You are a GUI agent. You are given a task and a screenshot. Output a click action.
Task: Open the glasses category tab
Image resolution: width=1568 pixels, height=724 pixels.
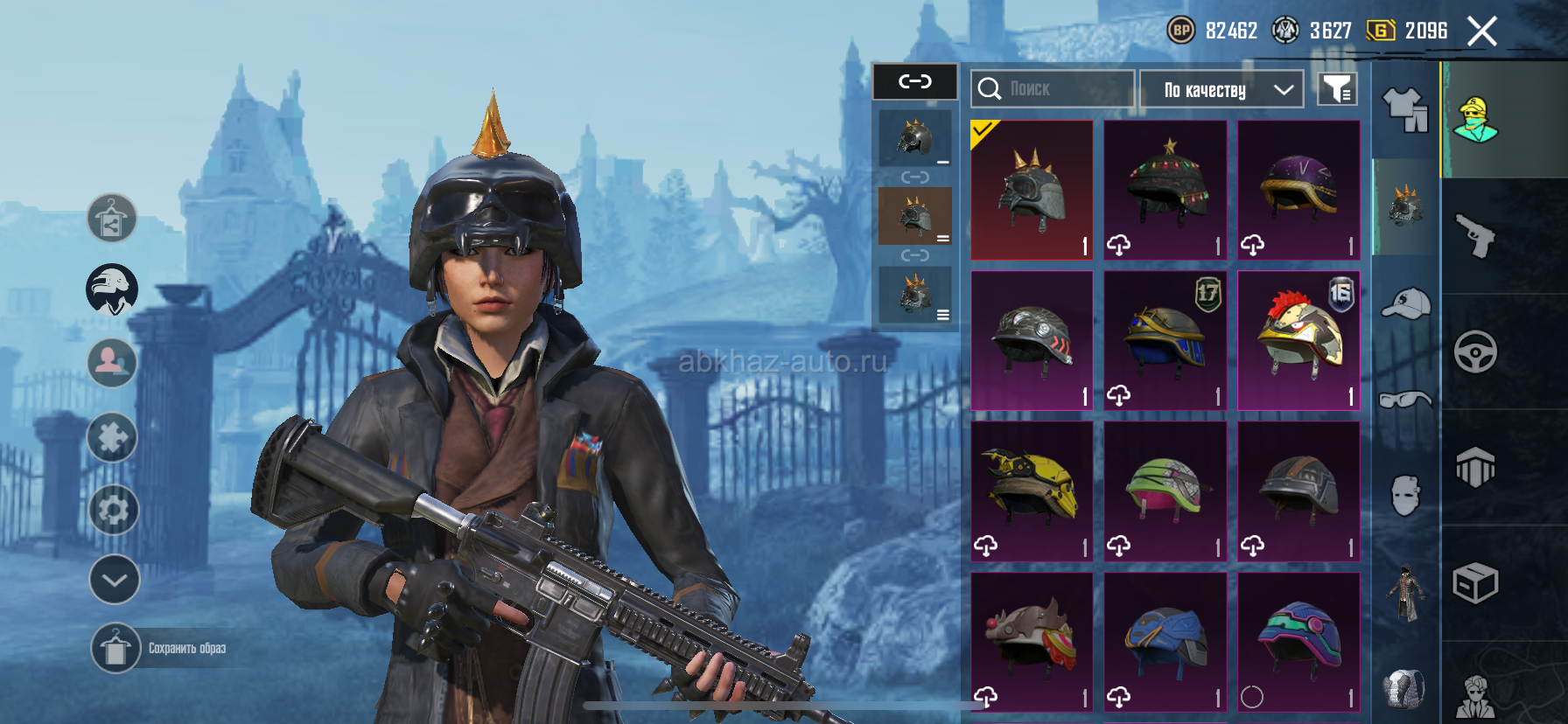1405,400
